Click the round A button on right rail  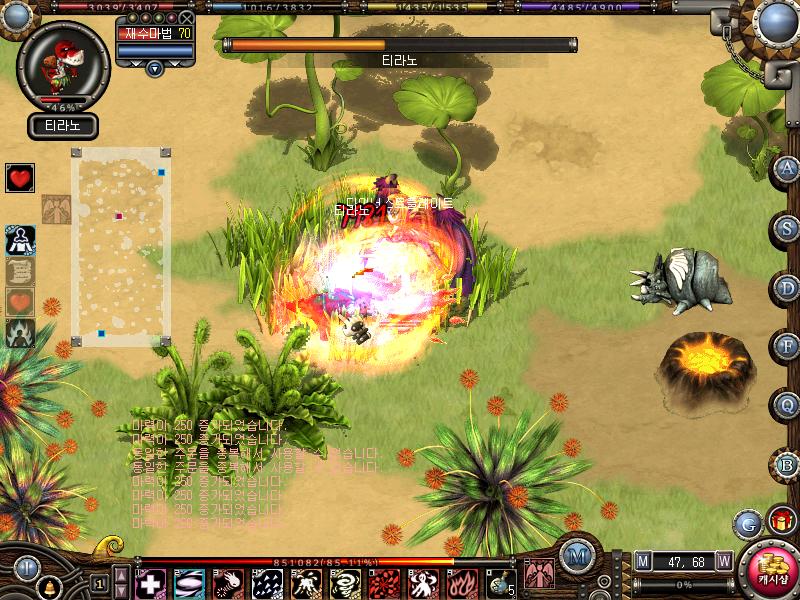point(787,168)
